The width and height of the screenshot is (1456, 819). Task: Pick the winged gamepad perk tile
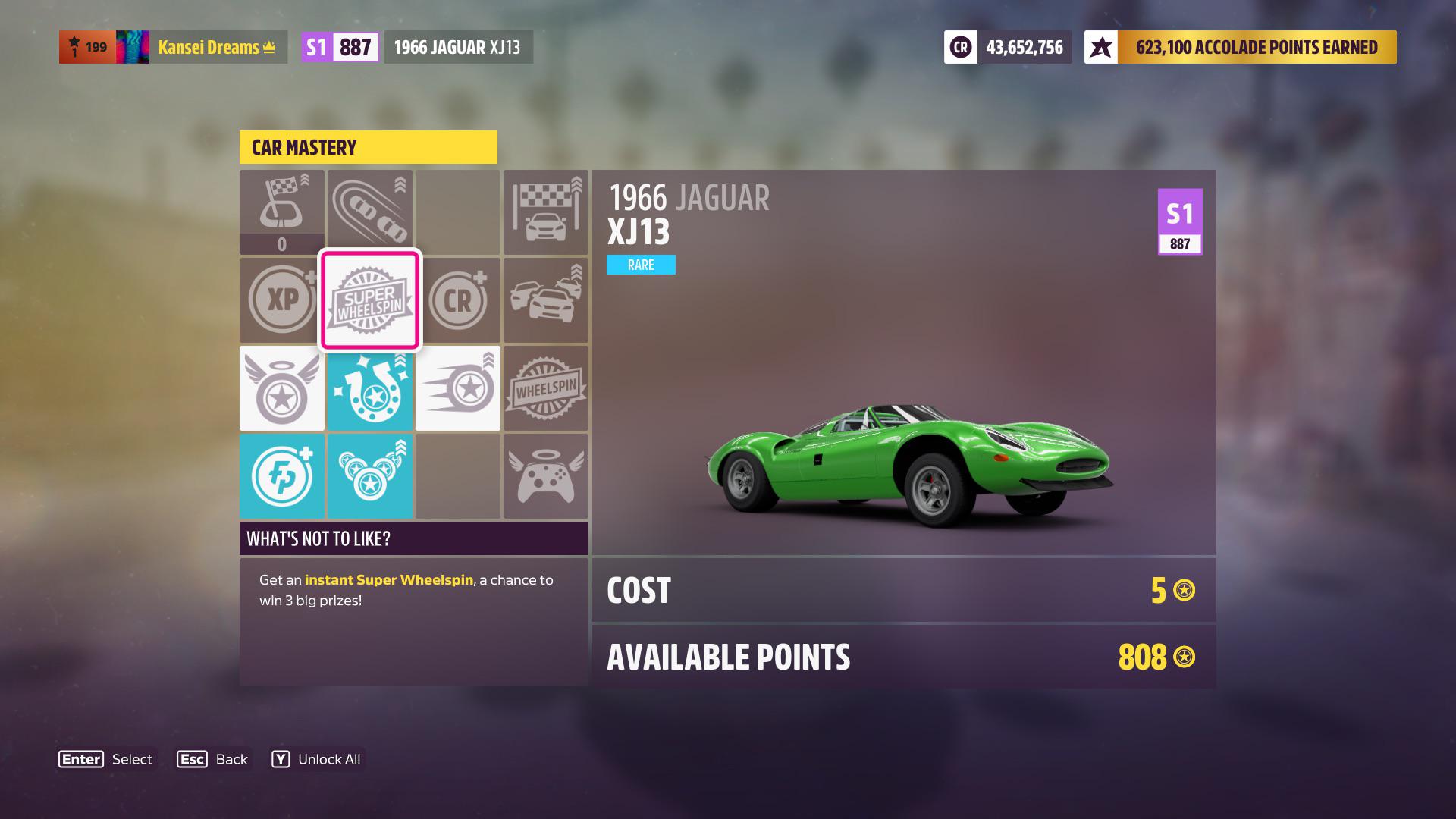point(546,476)
